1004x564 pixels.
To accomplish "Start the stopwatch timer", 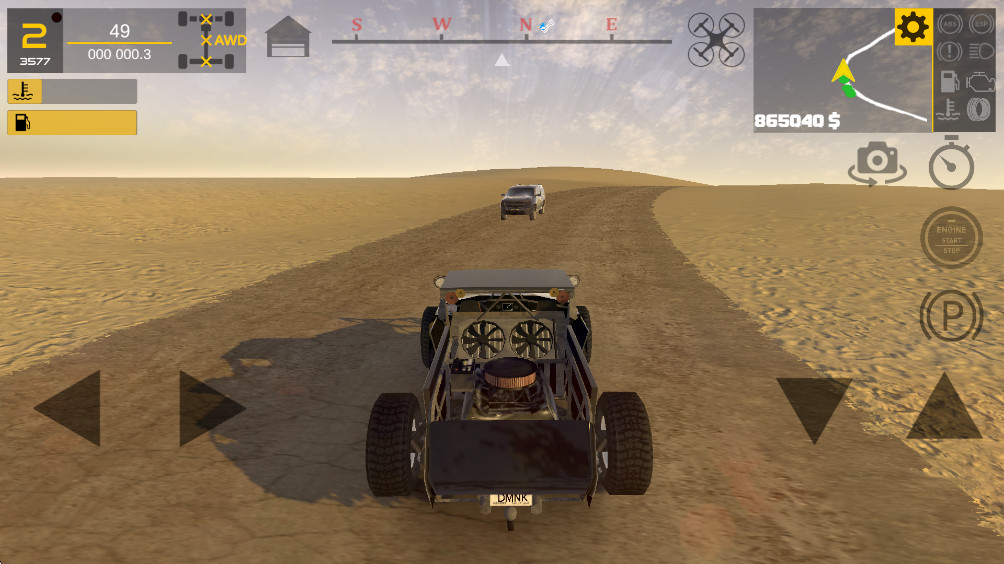I will pyautogui.click(x=950, y=163).
